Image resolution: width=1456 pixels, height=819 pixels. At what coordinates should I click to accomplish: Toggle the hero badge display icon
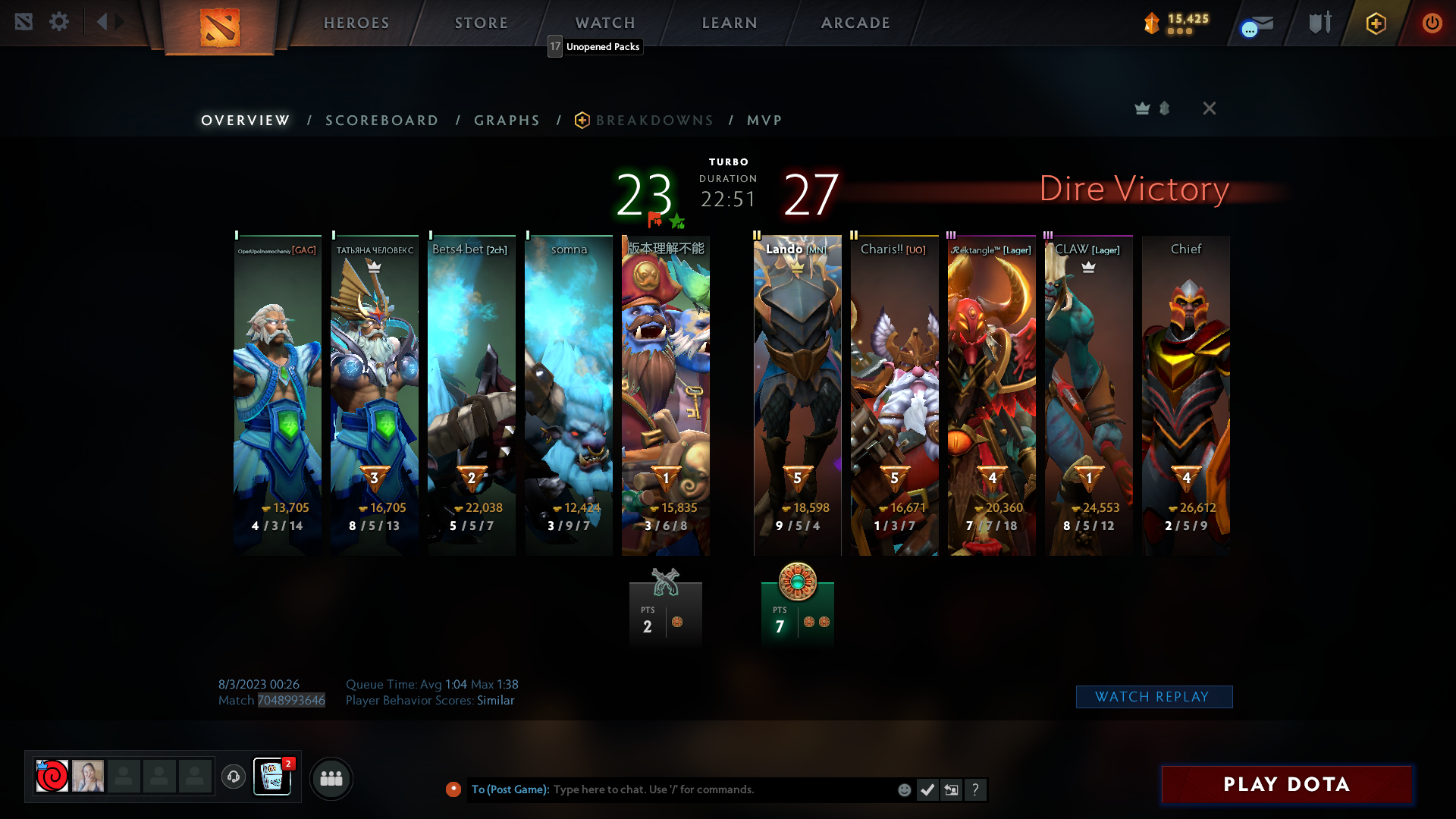click(x=1164, y=108)
